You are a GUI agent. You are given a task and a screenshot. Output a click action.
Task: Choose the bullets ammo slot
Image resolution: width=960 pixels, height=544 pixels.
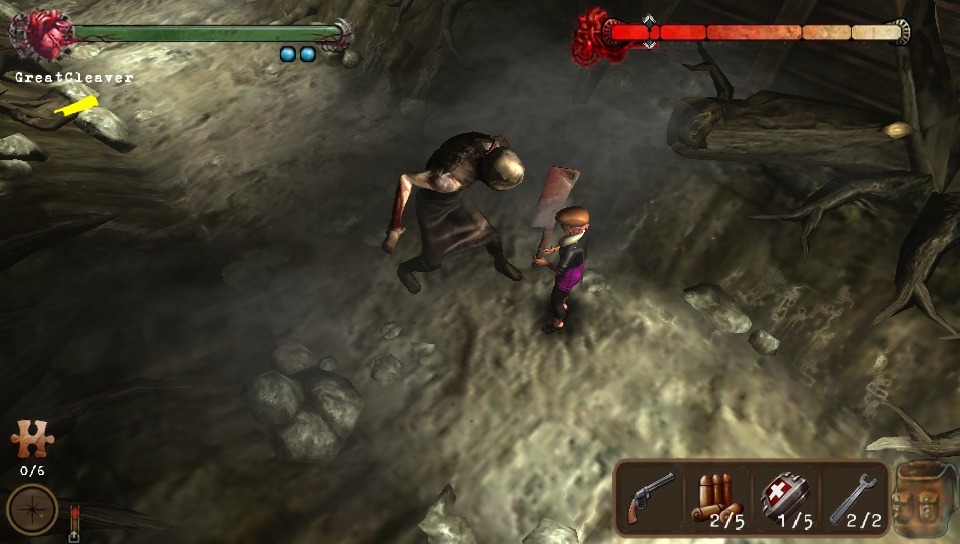718,497
